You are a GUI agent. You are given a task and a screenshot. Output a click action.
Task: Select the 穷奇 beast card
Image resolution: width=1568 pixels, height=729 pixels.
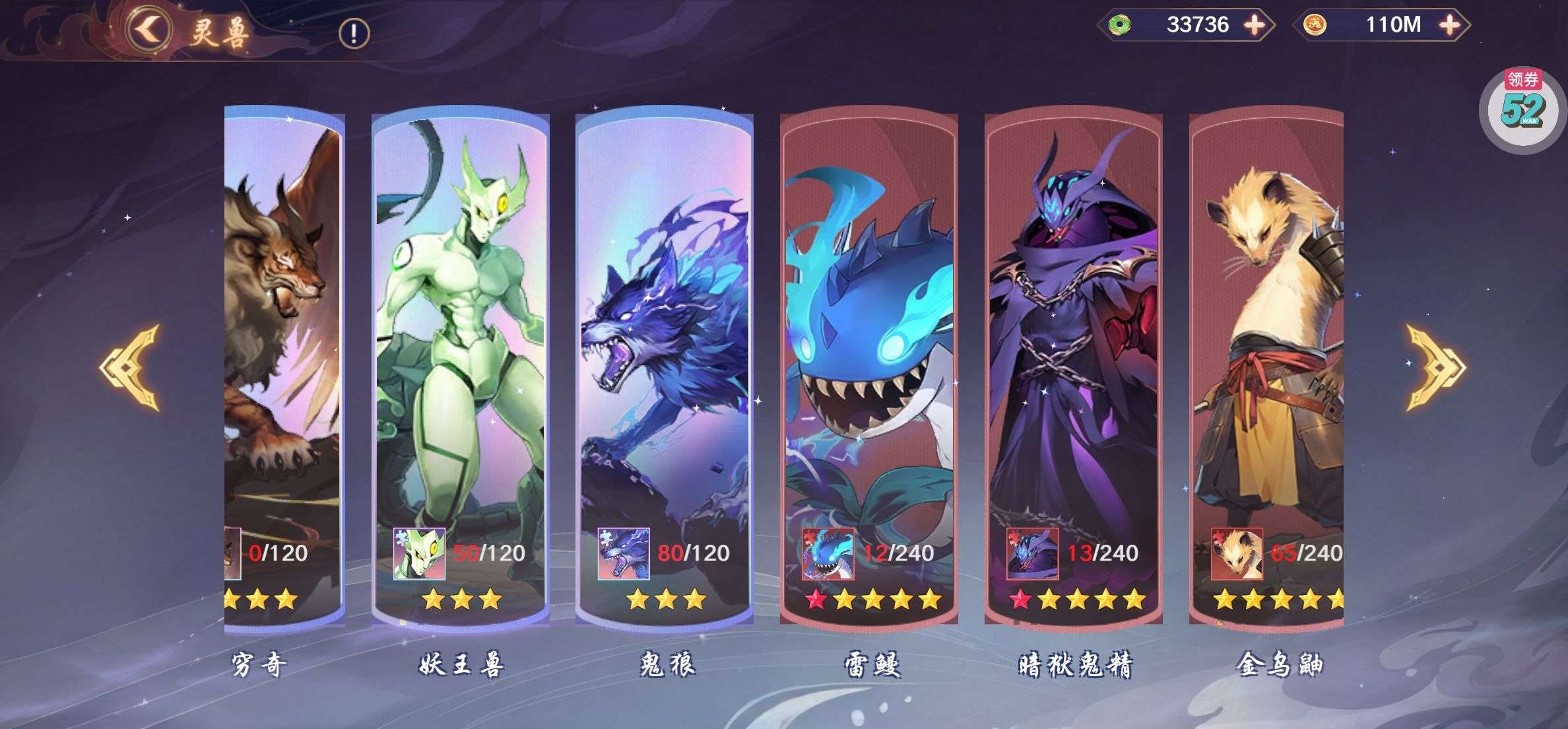[284, 330]
